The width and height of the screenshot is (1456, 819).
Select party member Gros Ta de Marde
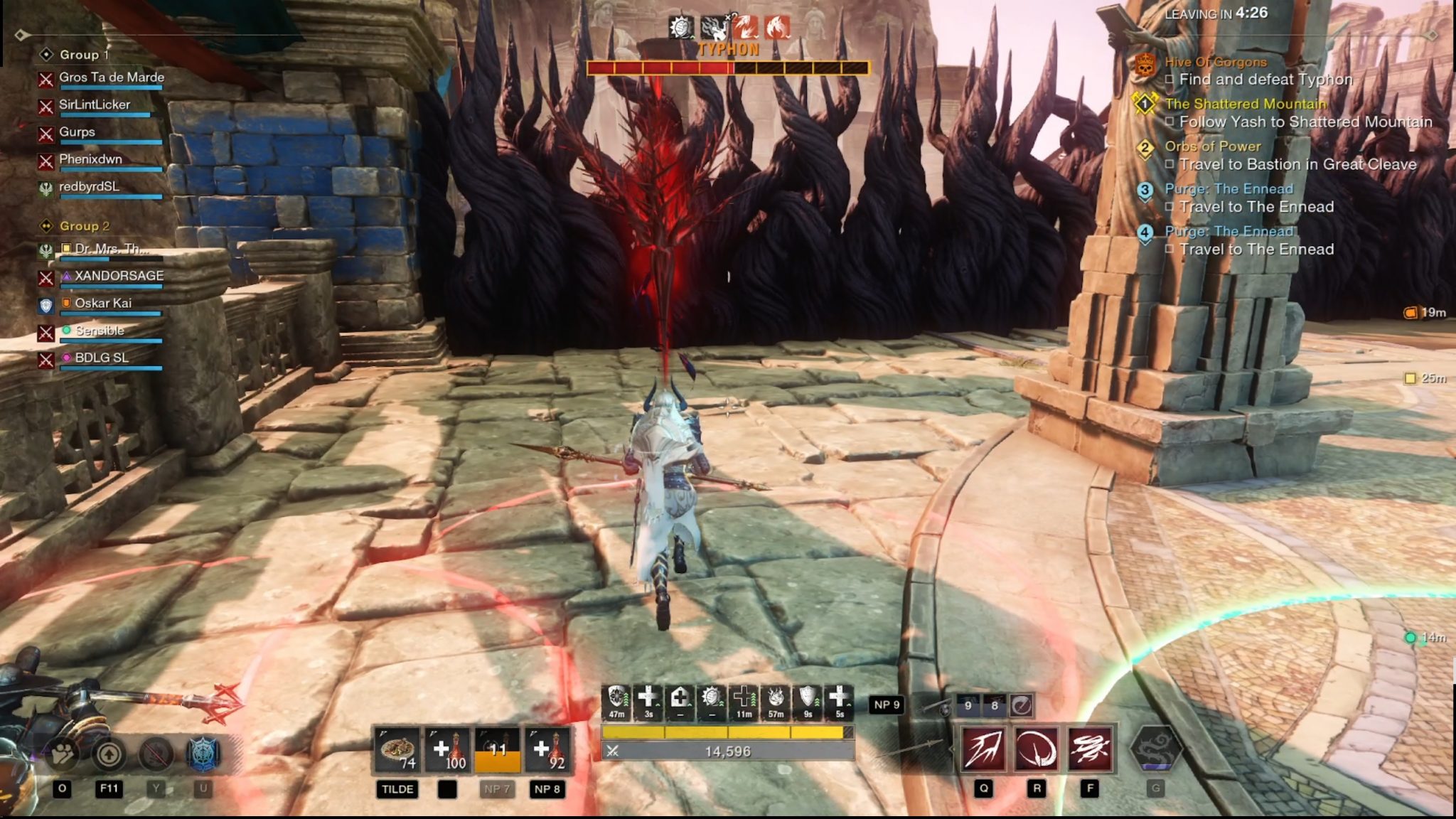111,77
